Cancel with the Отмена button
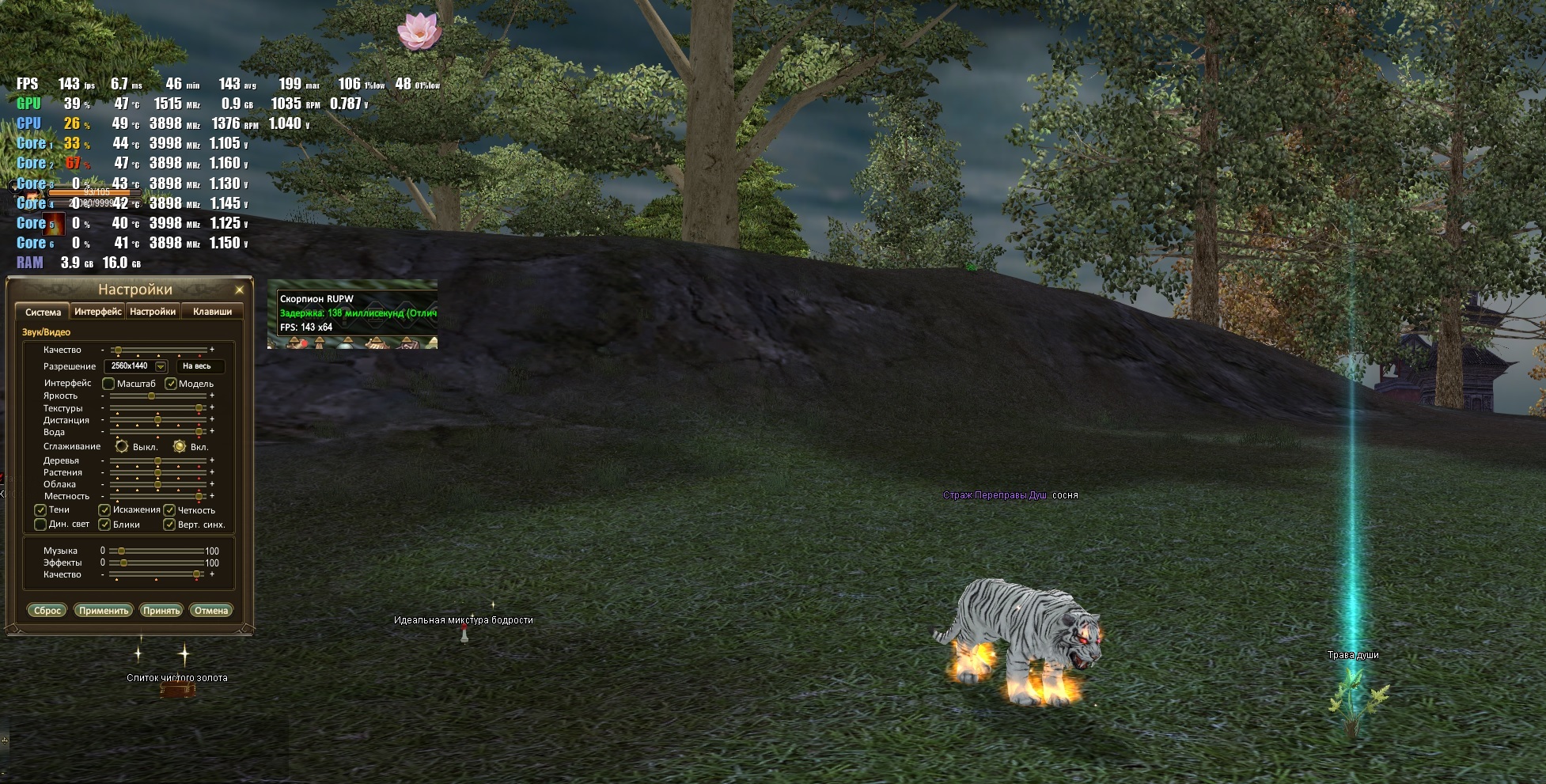This screenshot has width=1546, height=784. [x=211, y=610]
